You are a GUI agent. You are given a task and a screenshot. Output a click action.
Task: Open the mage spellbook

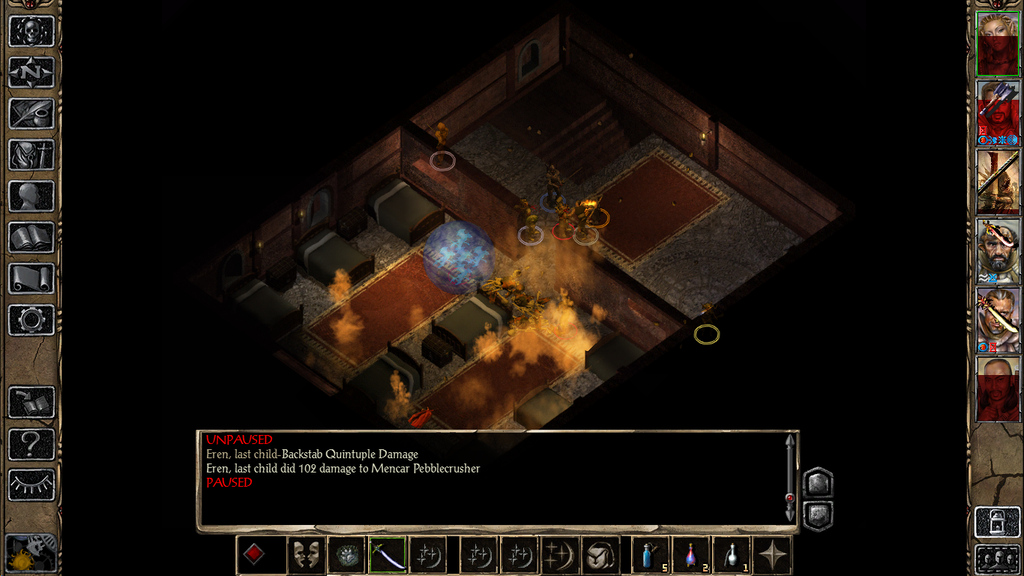click(x=31, y=237)
